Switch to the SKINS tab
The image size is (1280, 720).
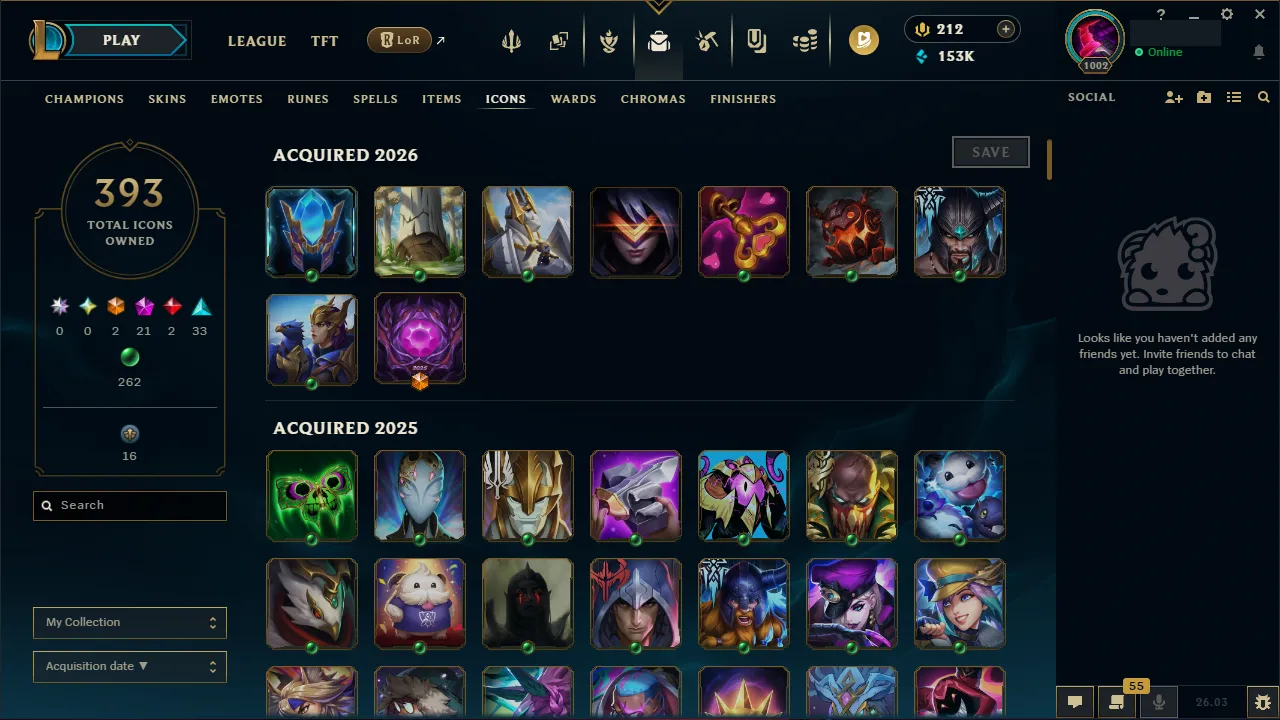167,99
